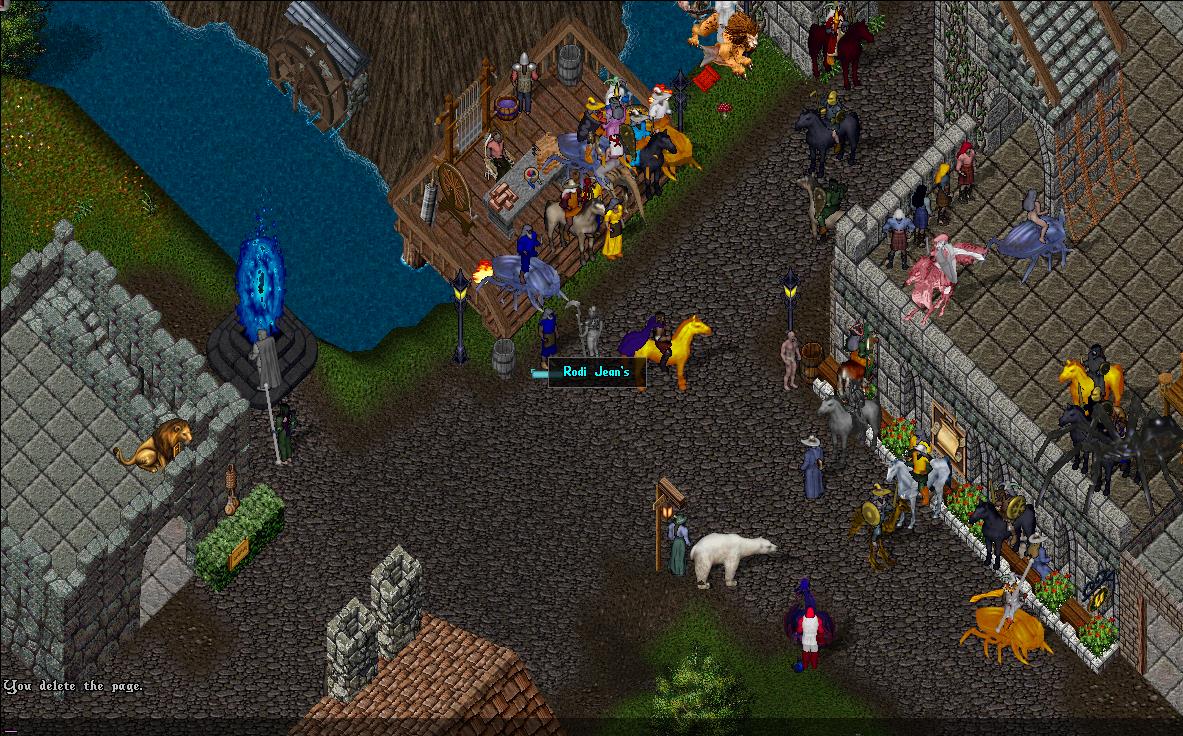Click the Rodi Jean's name label
The image size is (1183, 736).
tap(596, 373)
